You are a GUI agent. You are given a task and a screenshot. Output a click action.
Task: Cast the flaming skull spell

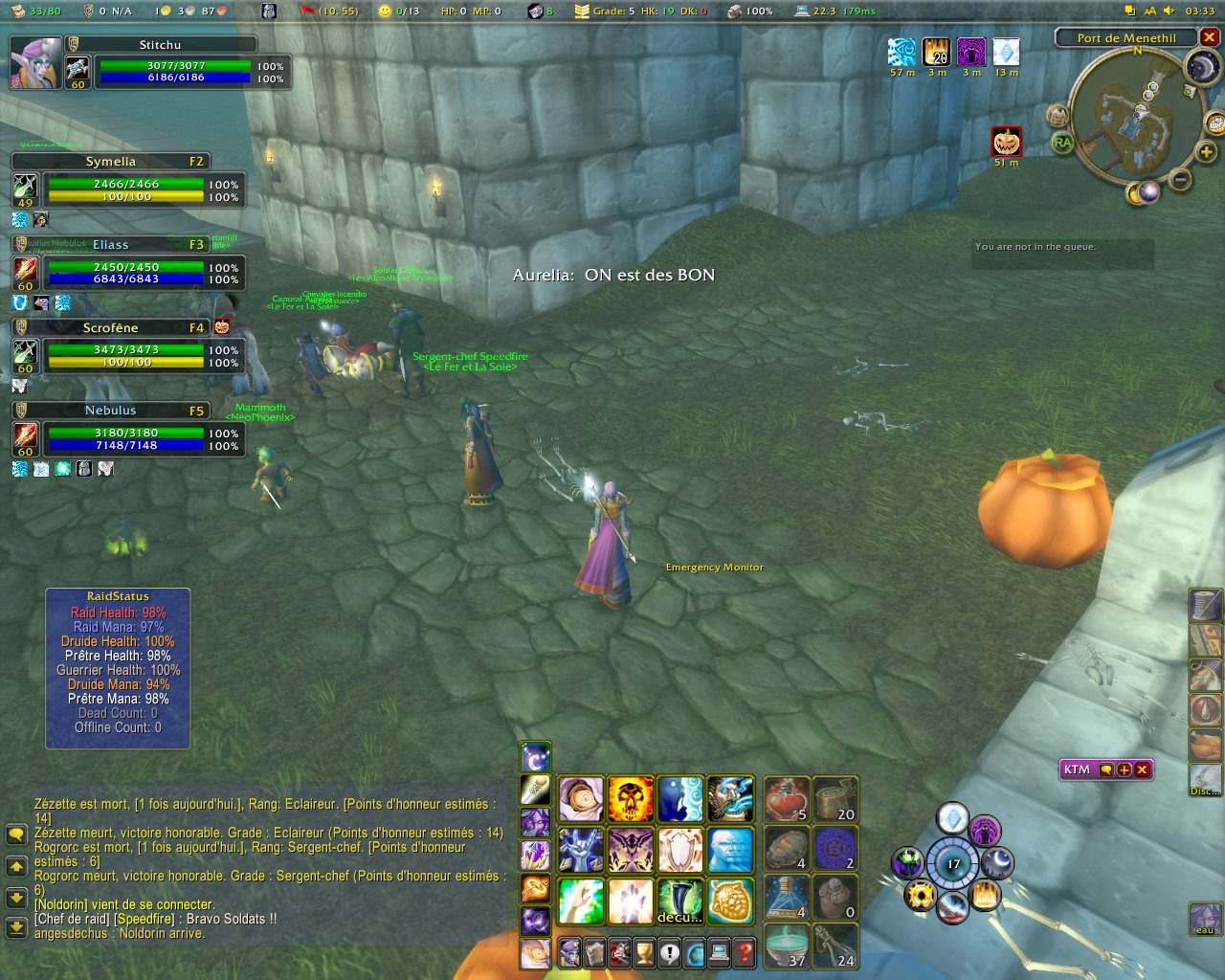coord(631,800)
